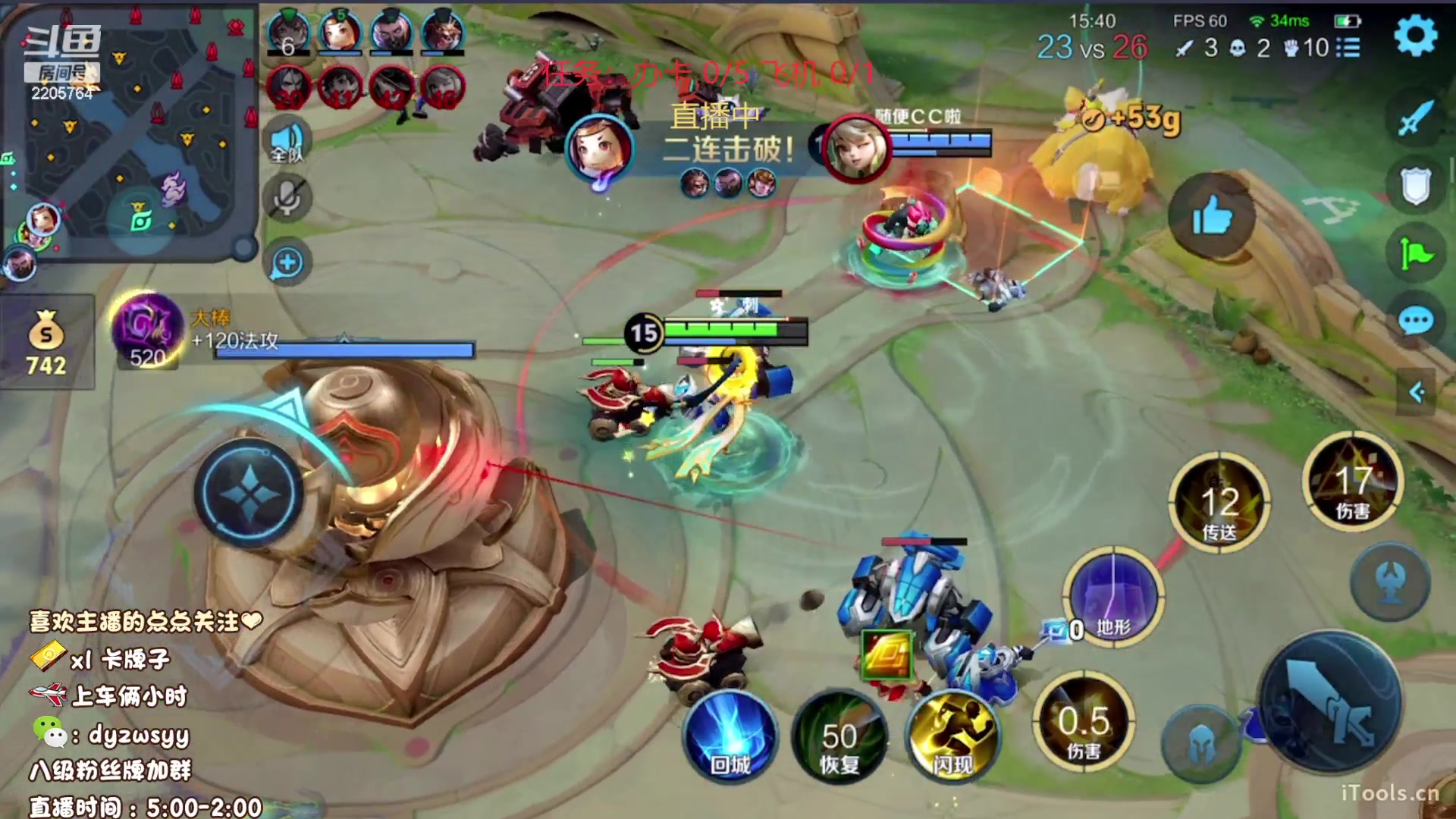Send the defend signal shield icon

pyautogui.click(x=1415, y=186)
